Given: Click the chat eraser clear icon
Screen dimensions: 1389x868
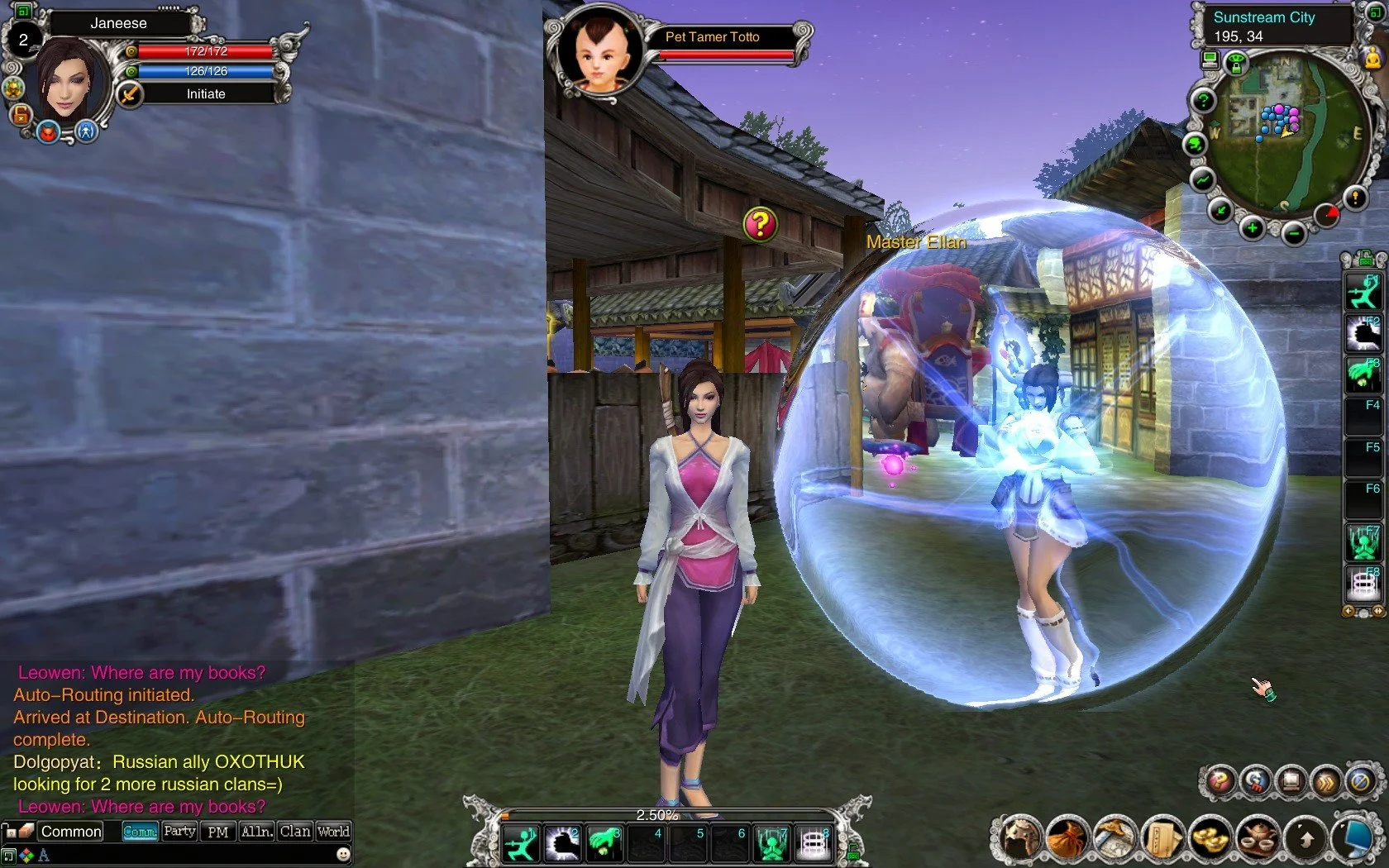Looking at the screenshot, I should tap(26, 830).
